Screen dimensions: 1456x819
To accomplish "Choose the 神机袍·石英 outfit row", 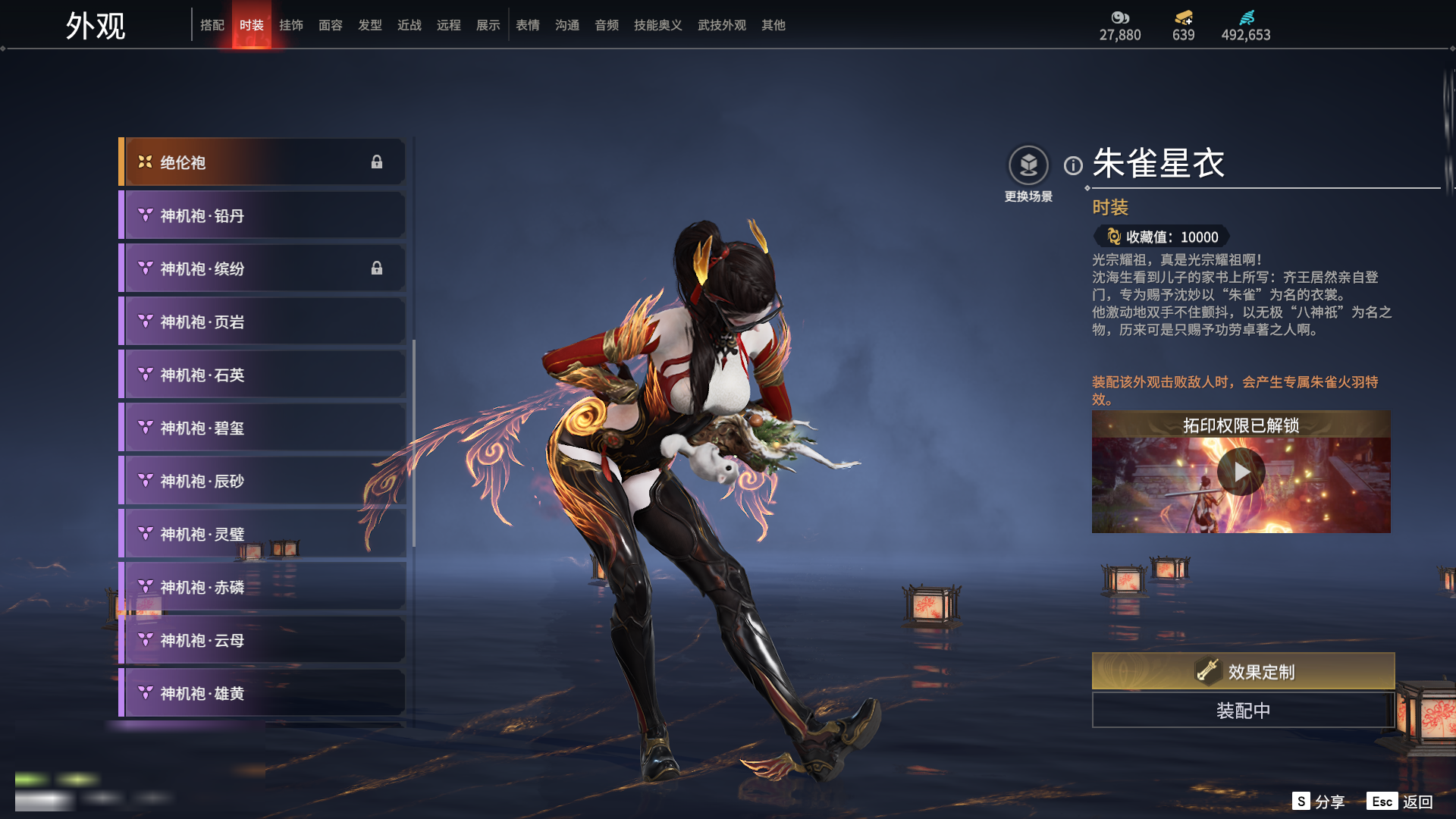I will pyautogui.click(x=262, y=375).
